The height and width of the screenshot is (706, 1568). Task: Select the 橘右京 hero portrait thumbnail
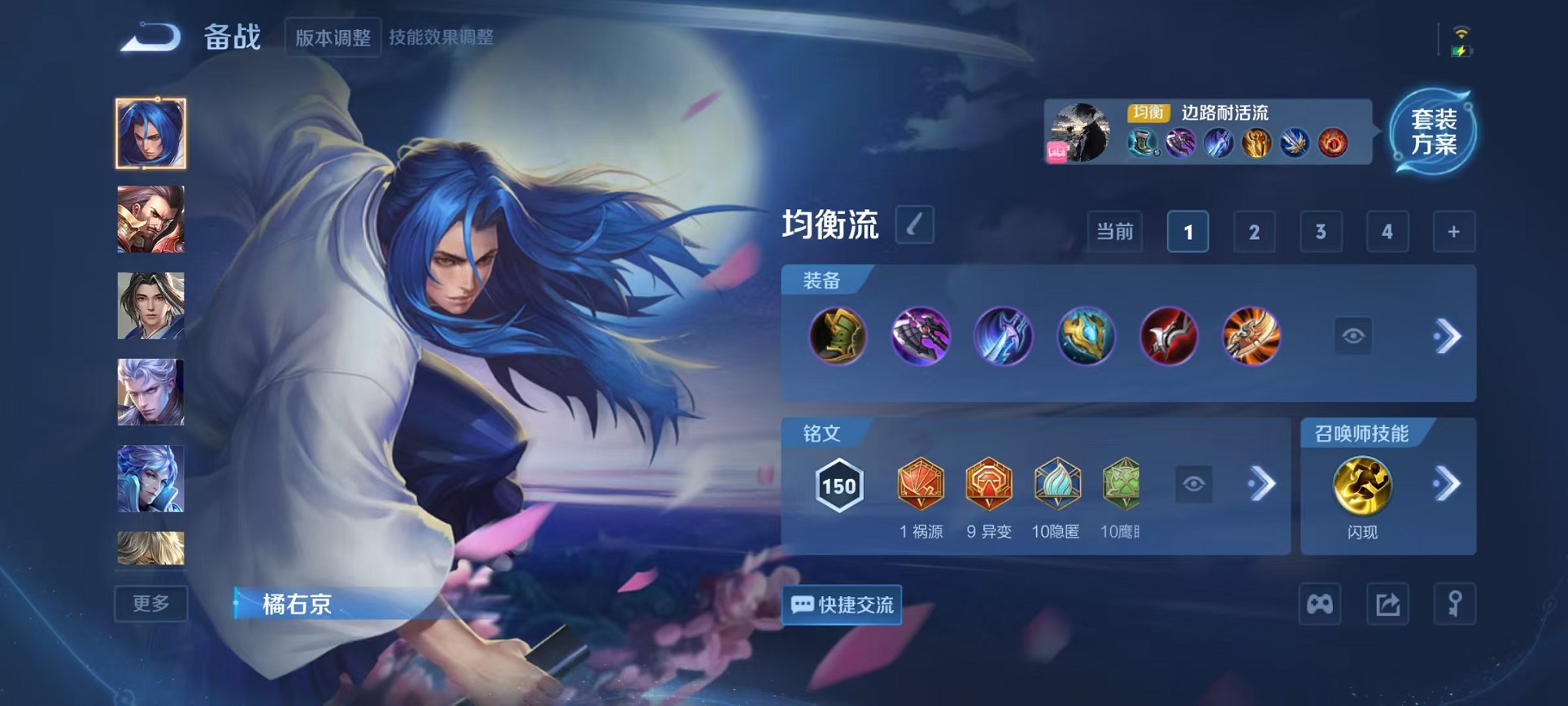pyautogui.click(x=151, y=132)
